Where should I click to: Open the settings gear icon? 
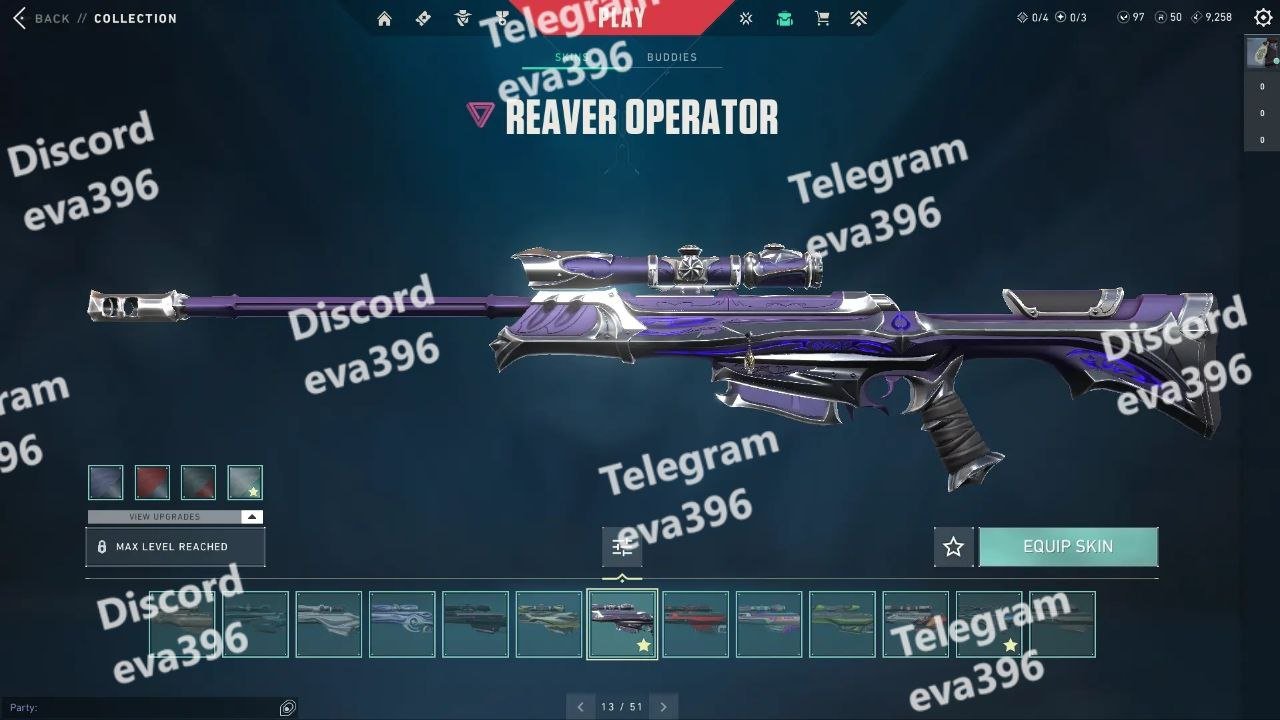(x=1263, y=18)
